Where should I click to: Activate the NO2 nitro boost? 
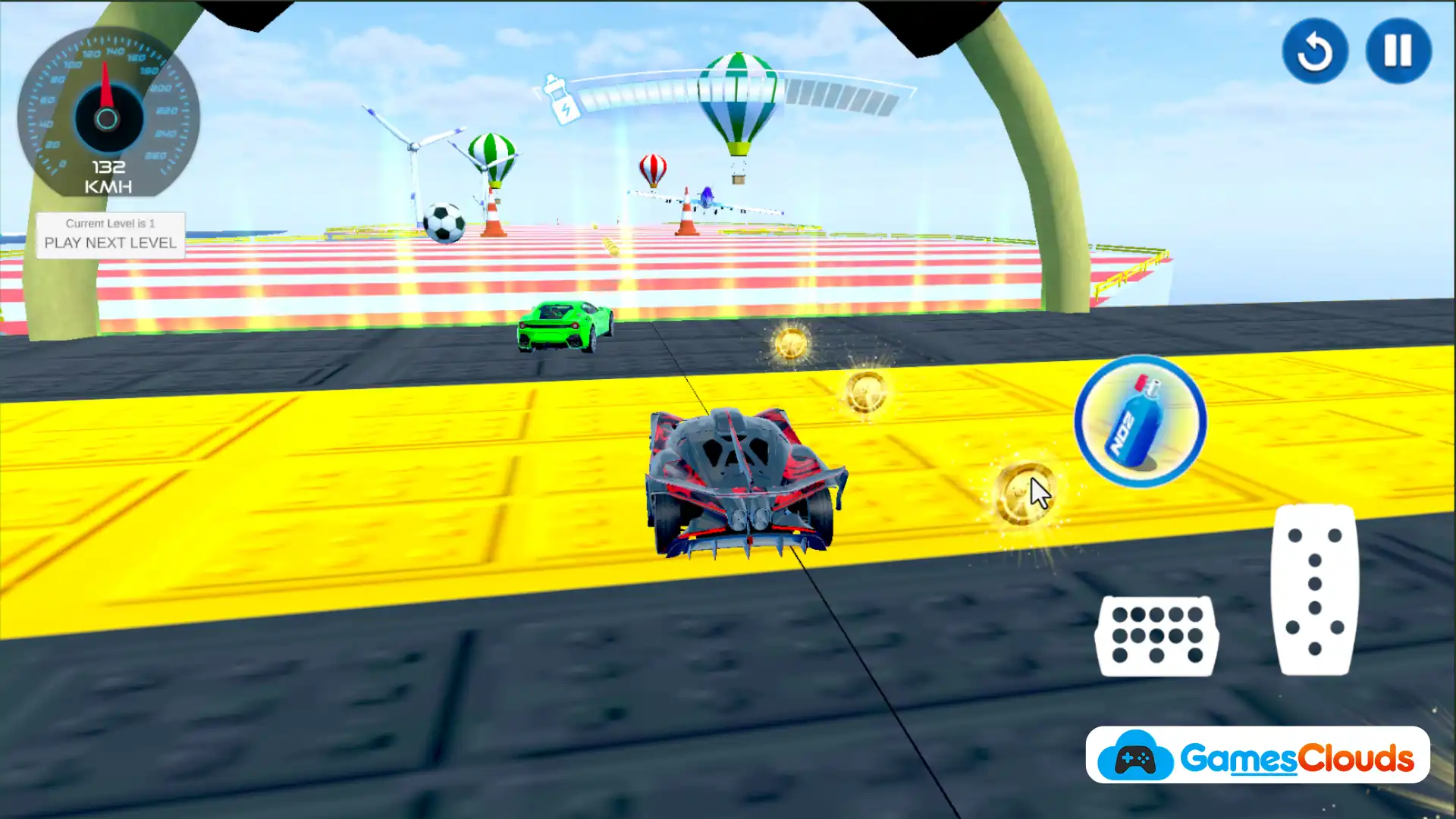(x=1140, y=421)
